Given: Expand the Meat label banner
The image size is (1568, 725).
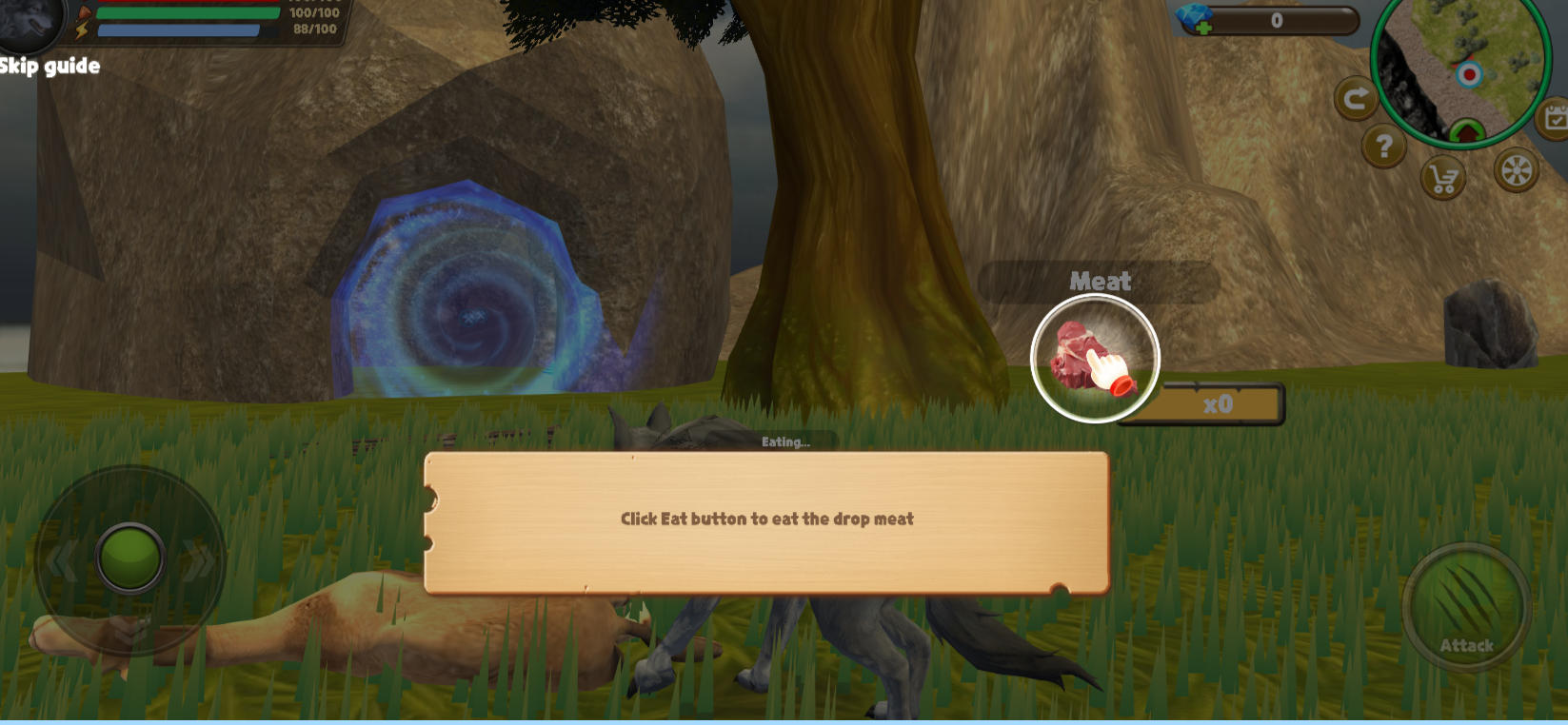Looking at the screenshot, I should (1100, 281).
